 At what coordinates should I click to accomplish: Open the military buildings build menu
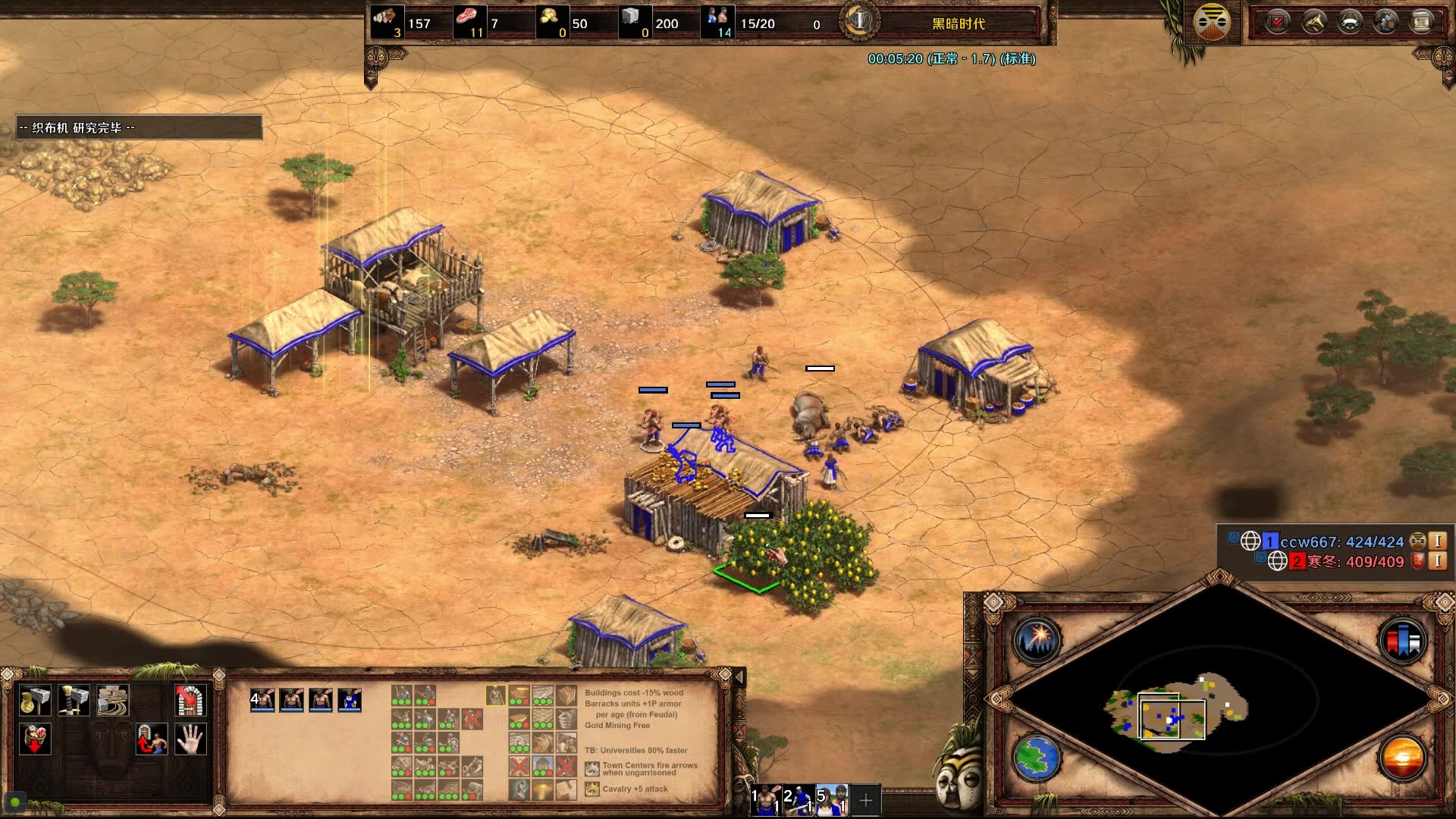(x=74, y=700)
